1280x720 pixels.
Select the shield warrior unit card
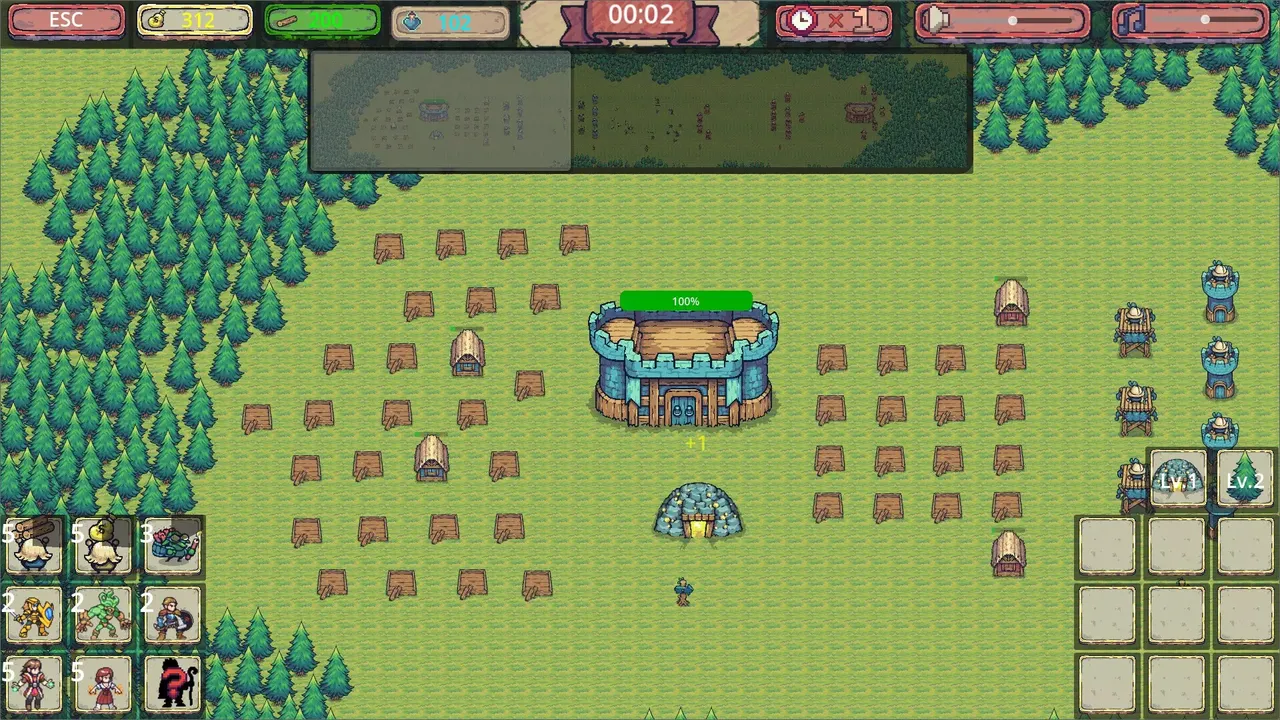click(173, 613)
